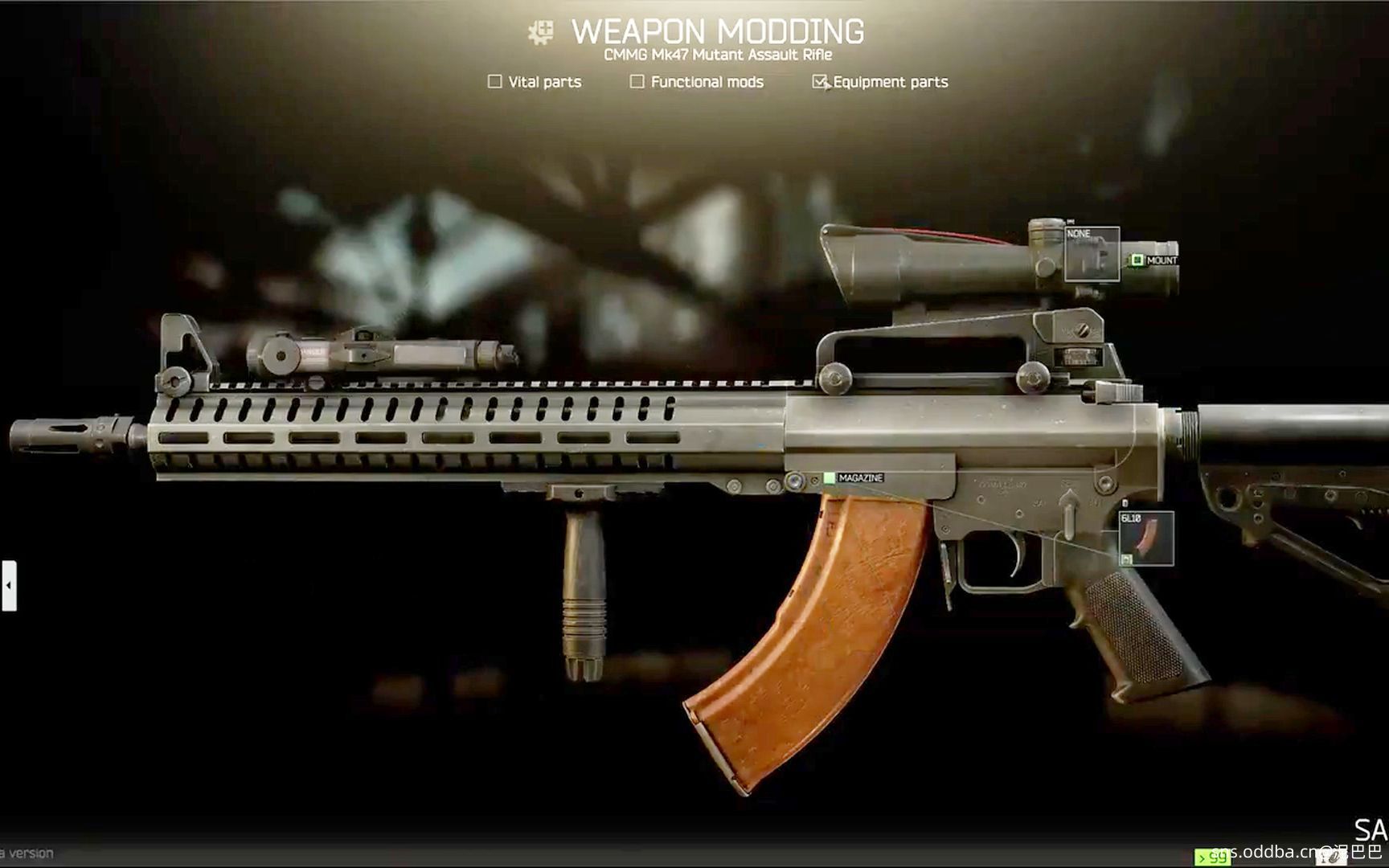Click the green >99 ammo counter badge
1389x868 pixels.
(x=1211, y=858)
